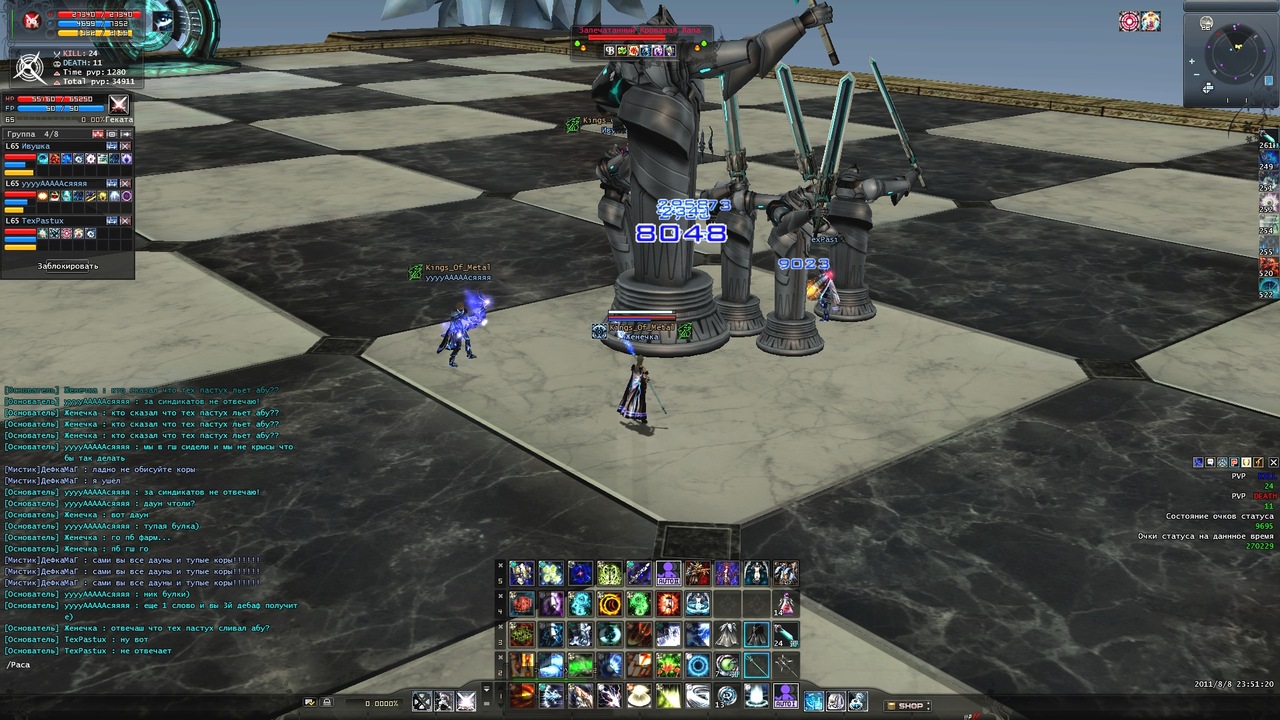
Task: Activate the AUTO I skill slot
Action: (786, 694)
